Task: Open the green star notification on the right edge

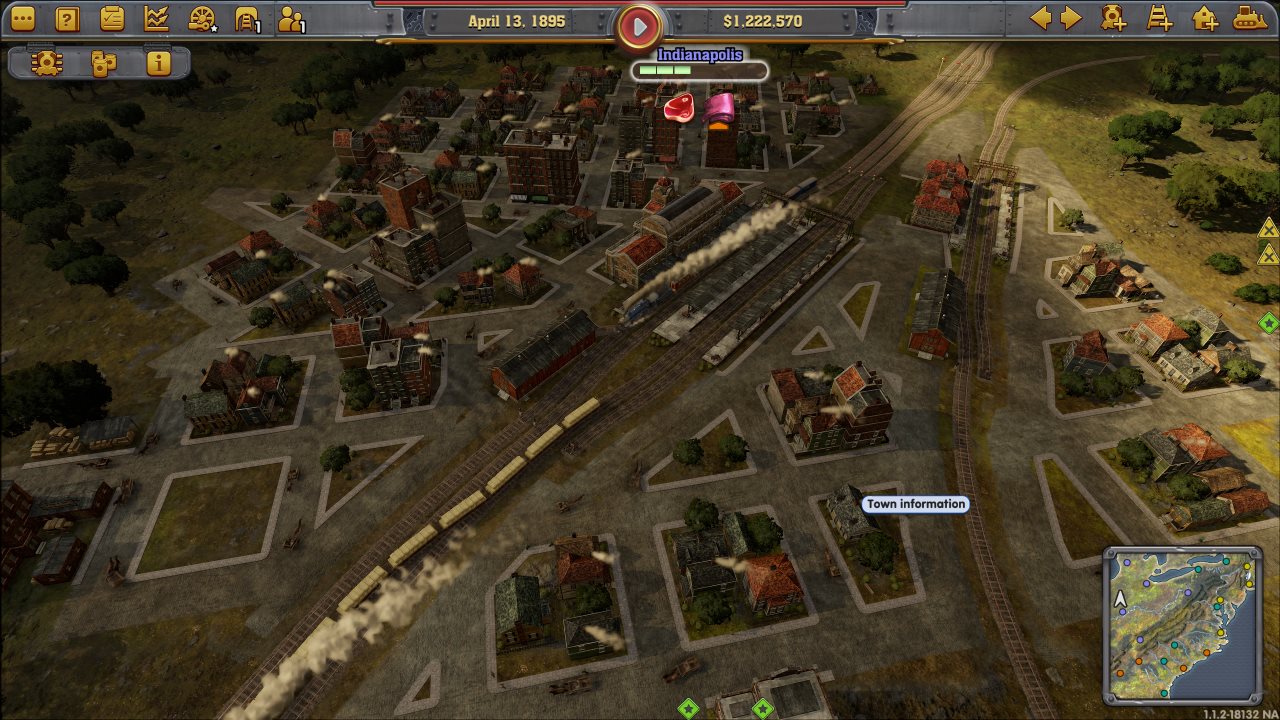Action: pyautogui.click(x=1268, y=322)
